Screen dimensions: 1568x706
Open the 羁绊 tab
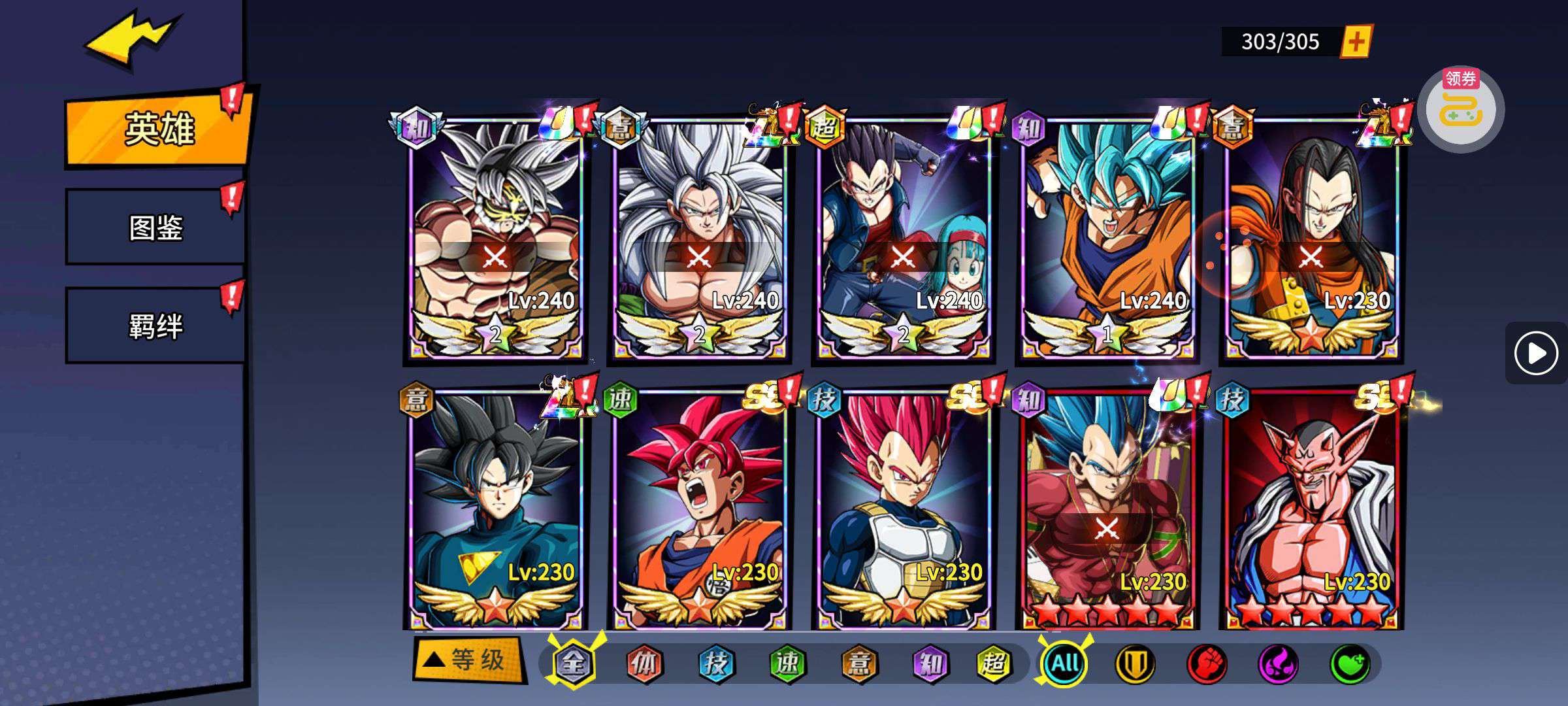(155, 326)
